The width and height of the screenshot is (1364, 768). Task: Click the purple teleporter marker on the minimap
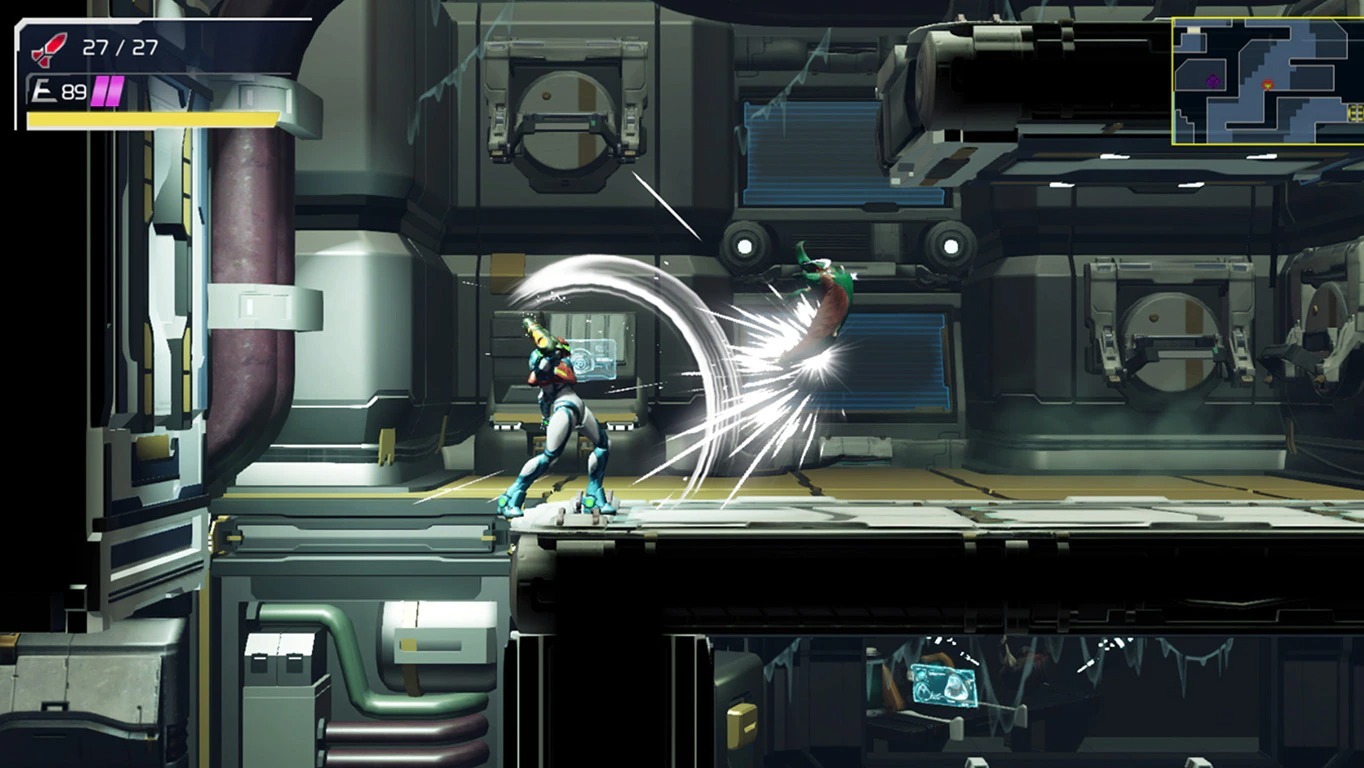tap(1211, 81)
